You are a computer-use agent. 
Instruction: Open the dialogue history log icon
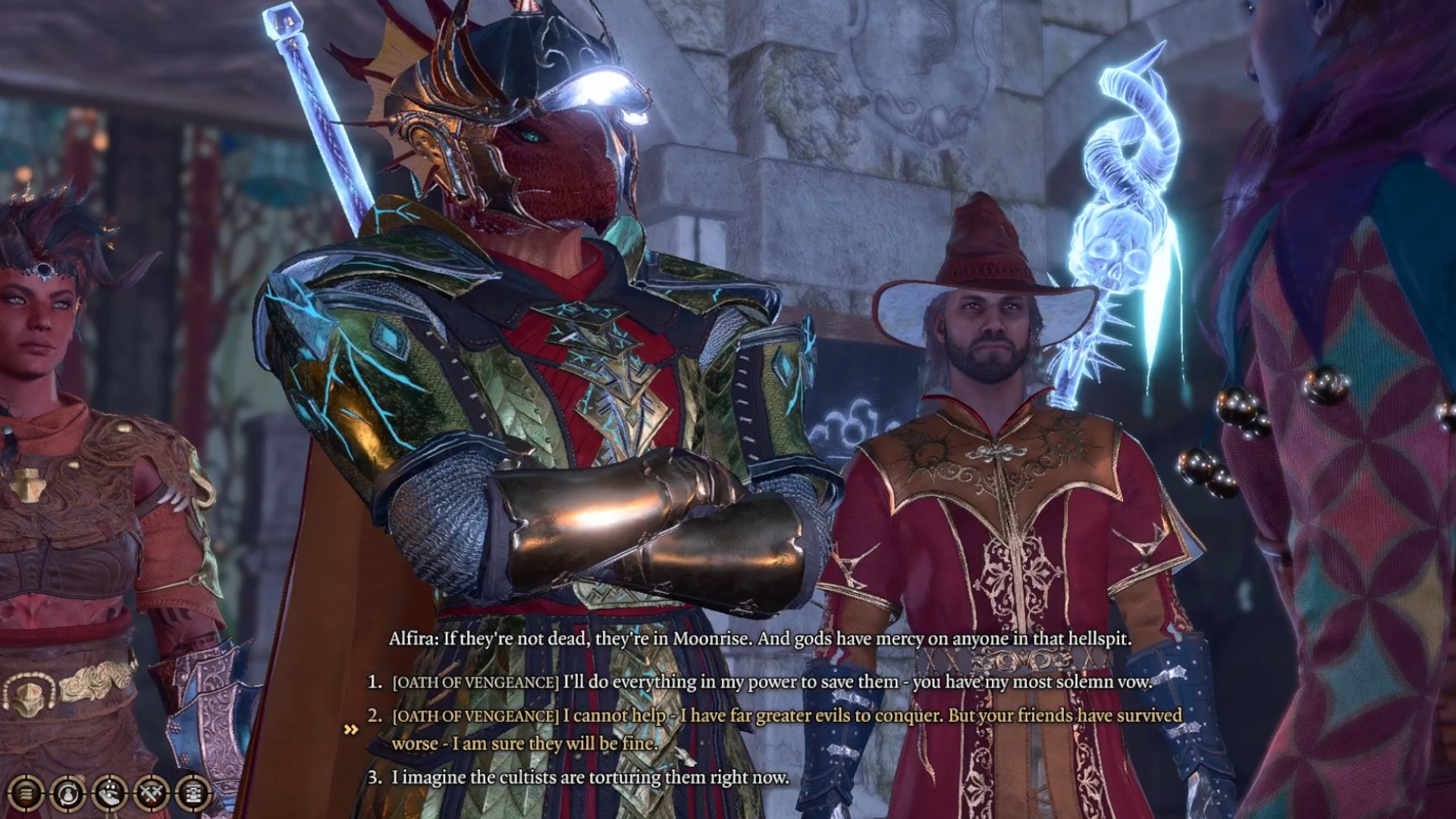click(25, 794)
